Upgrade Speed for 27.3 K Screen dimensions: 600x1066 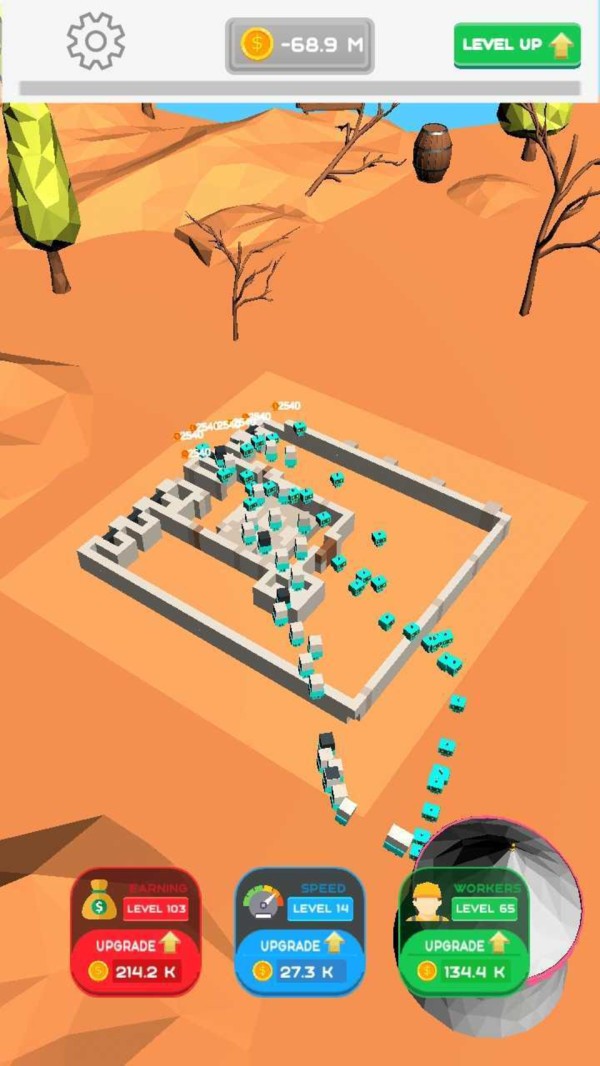point(300,957)
